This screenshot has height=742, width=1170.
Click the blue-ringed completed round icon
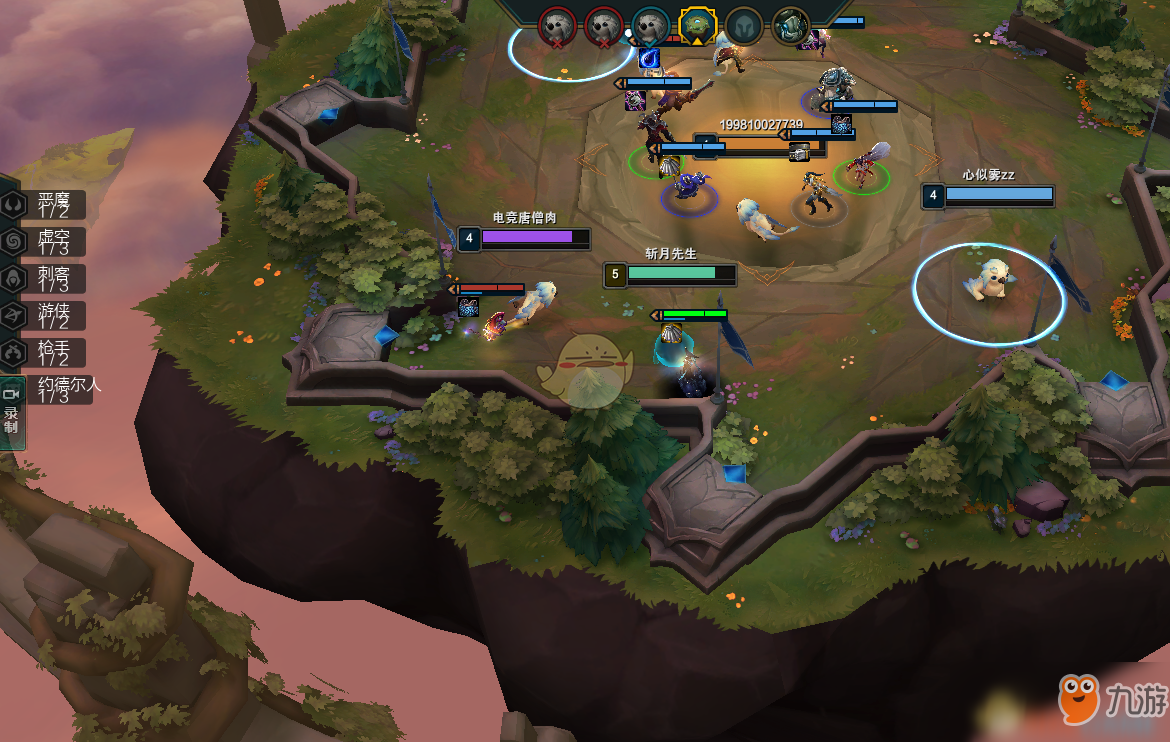tap(651, 25)
